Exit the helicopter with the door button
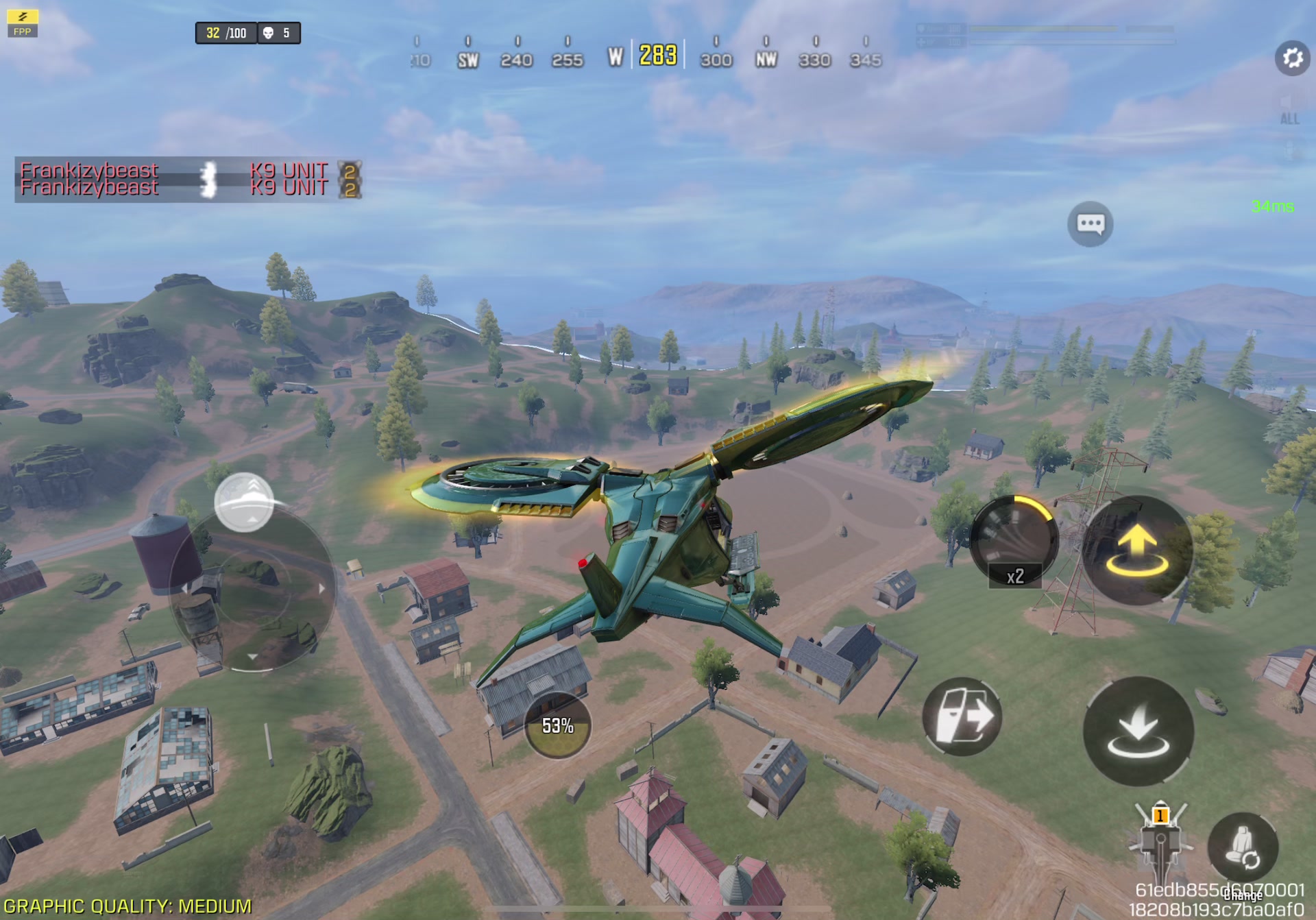The width and height of the screenshot is (1316, 920). 962,717
